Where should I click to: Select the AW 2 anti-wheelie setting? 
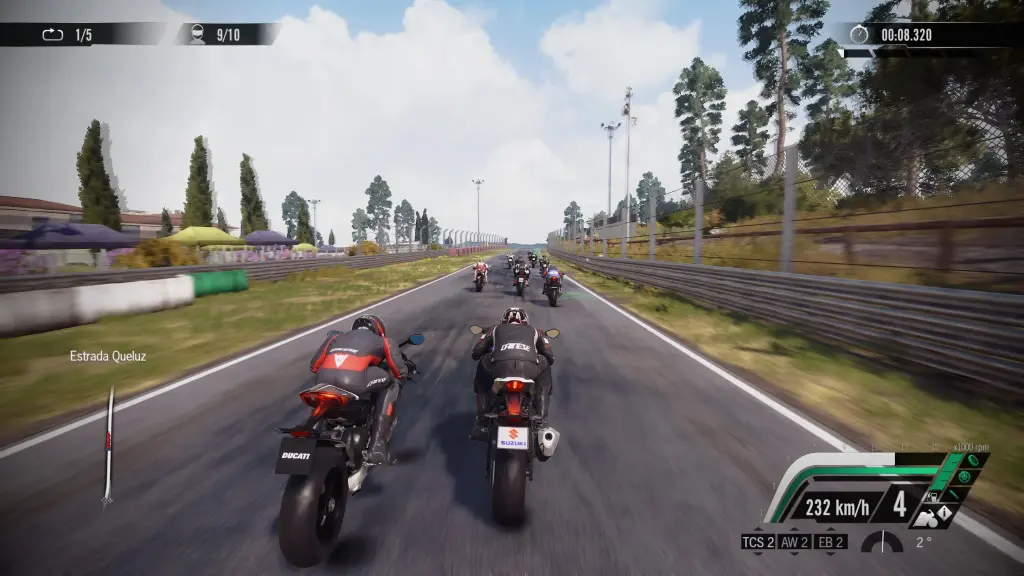pos(794,542)
